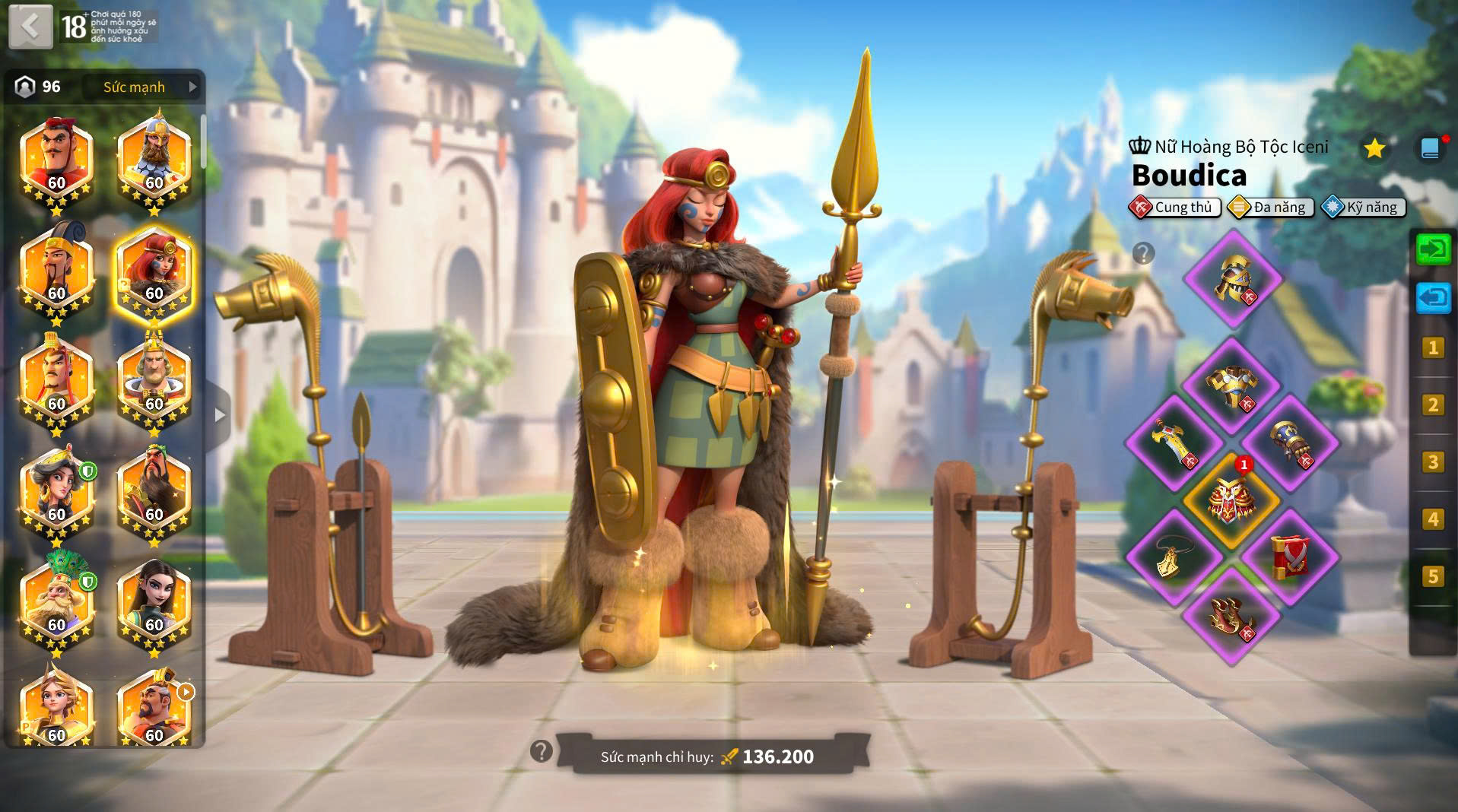Open the blue book icon
Viewport: 1458px width, 812px height.
[1430, 148]
